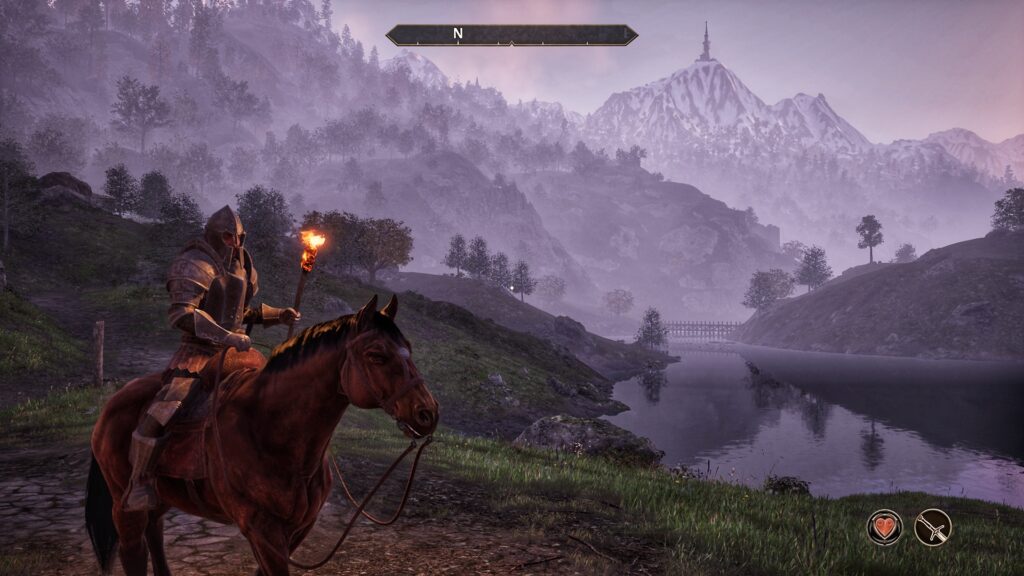Click the compass bar showing North
The height and width of the screenshot is (576, 1024).
pos(511,35)
